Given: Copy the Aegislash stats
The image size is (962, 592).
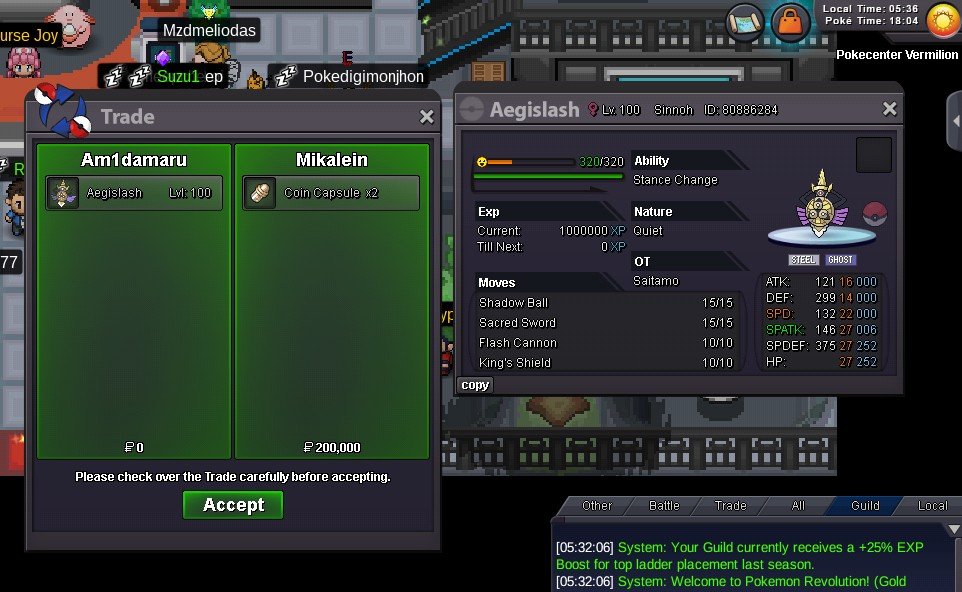Looking at the screenshot, I should 475,385.
